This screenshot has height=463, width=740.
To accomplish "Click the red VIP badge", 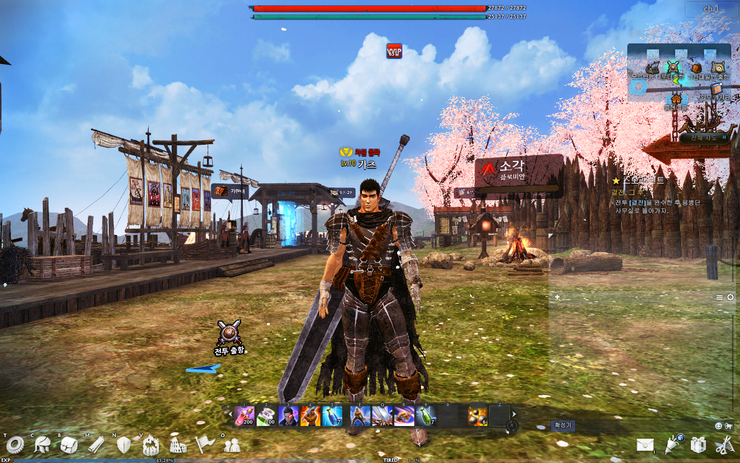I will coord(394,49).
